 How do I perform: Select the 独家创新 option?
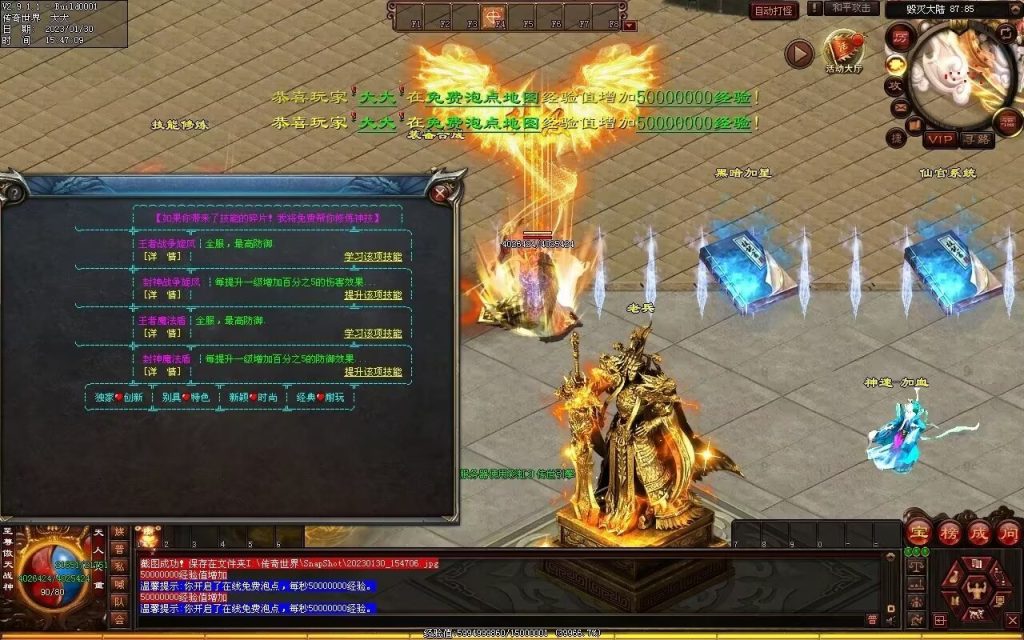coord(119,397)
